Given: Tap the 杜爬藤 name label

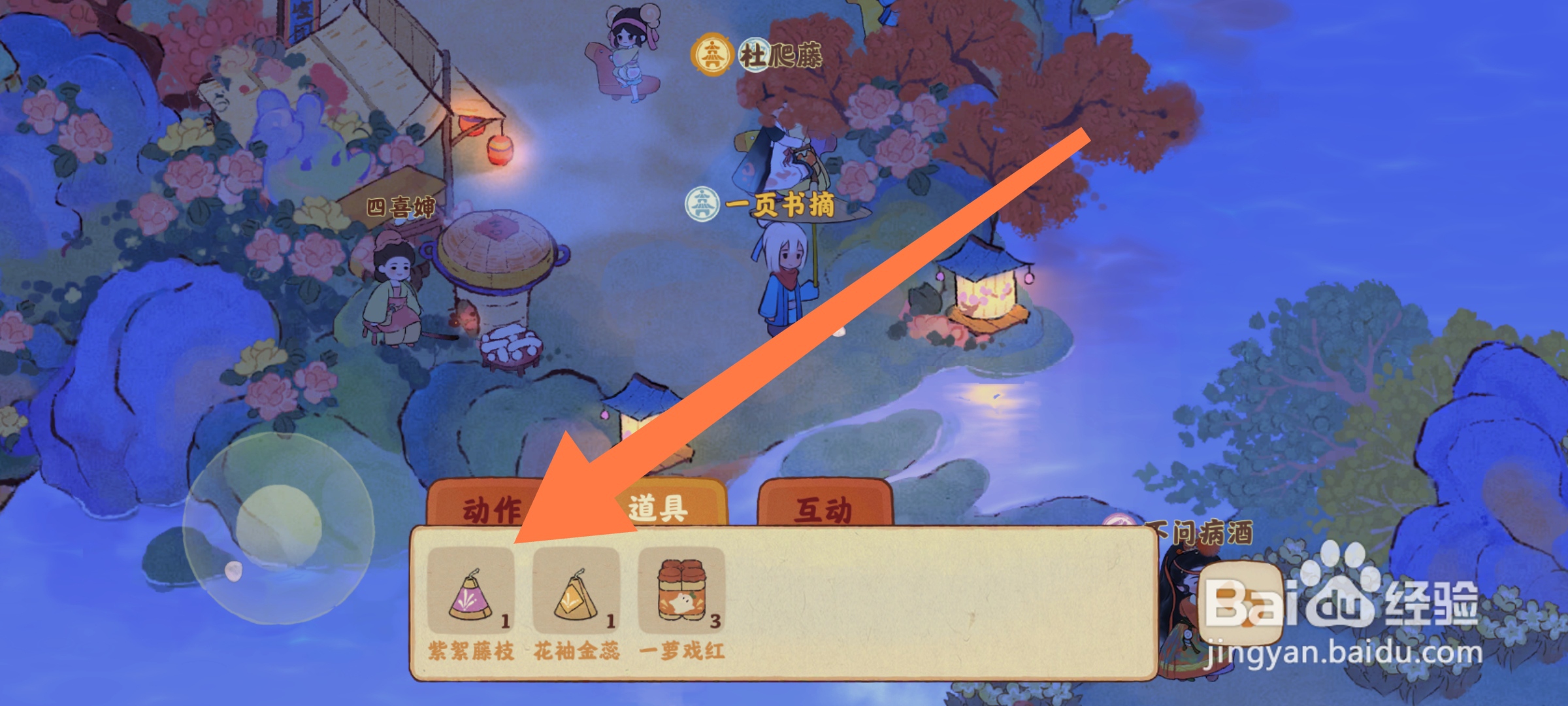Looking at the screenshot, I should [x=781, y=56].
